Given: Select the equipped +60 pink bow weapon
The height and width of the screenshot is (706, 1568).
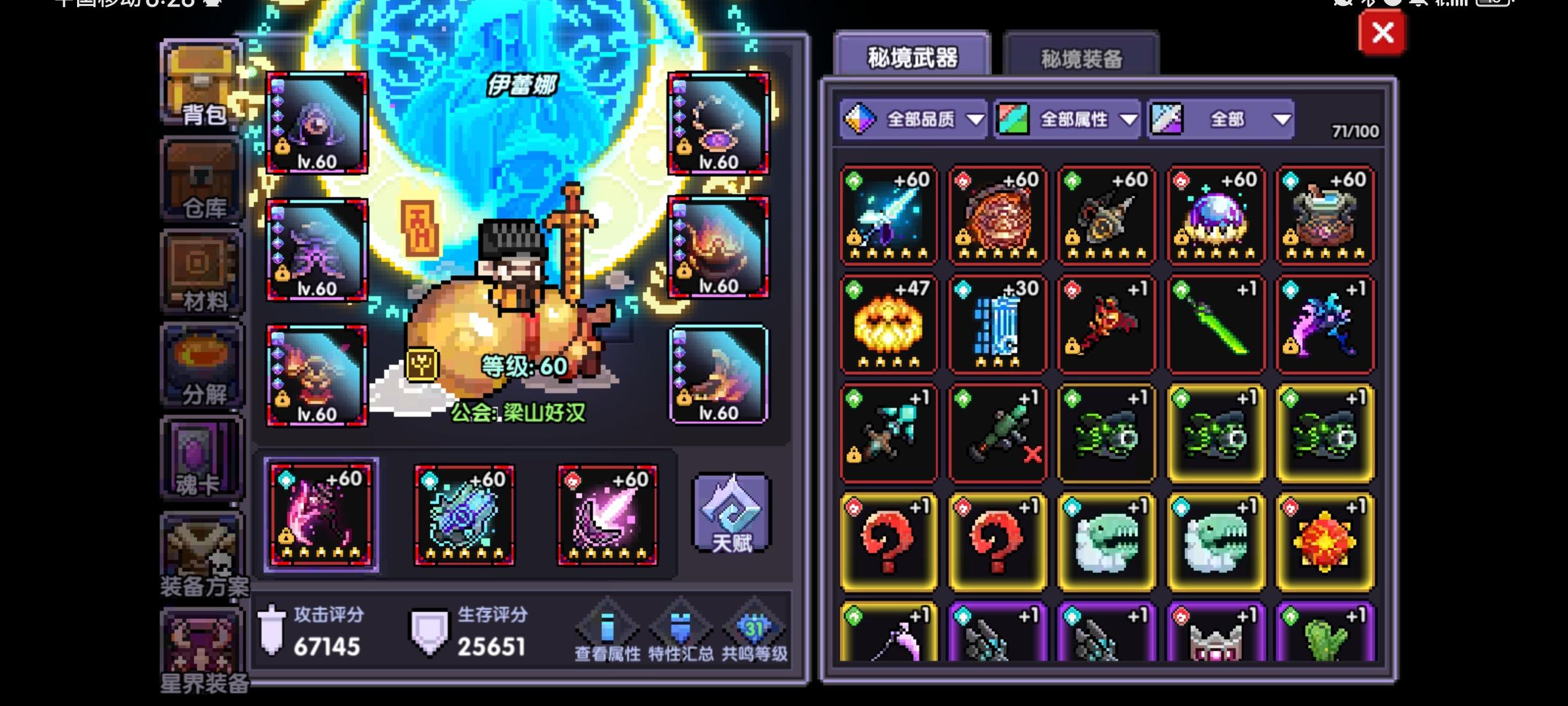Looking at the screenshot, I should click(x=322, y=516).
